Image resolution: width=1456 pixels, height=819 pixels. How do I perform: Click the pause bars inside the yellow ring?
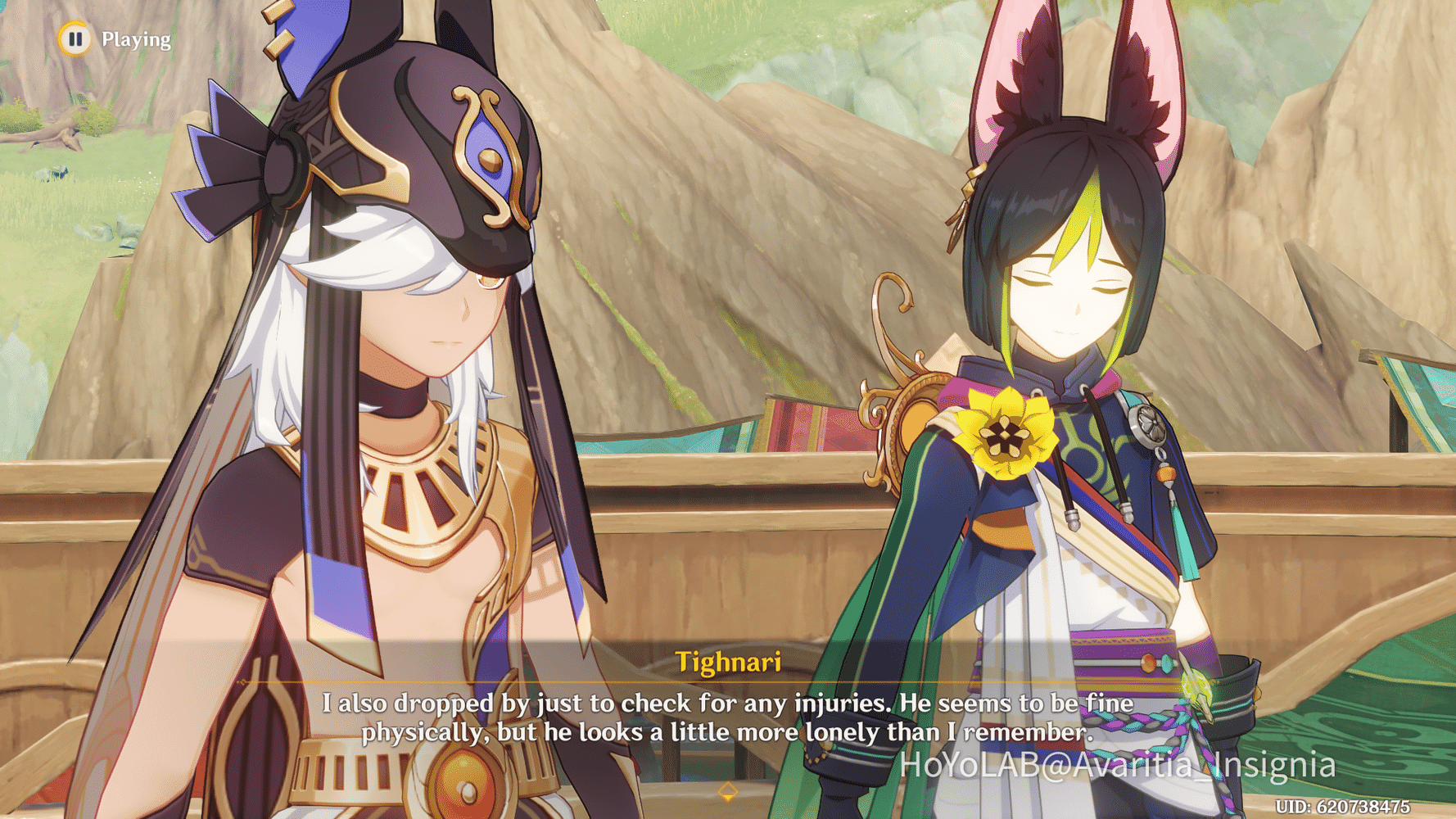click(75, 38)
